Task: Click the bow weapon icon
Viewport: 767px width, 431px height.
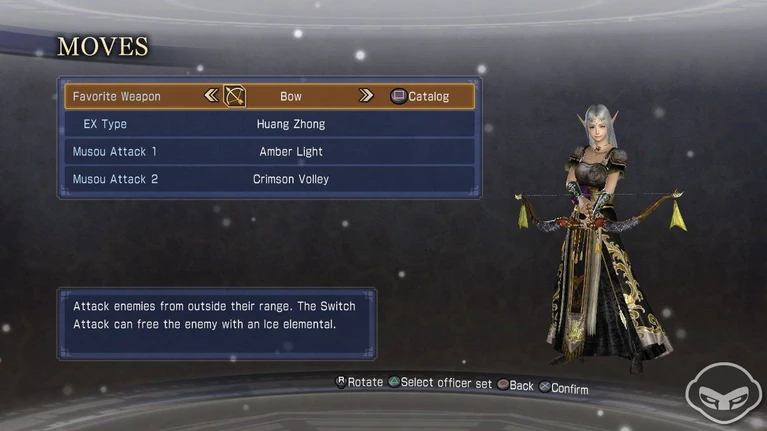Action: (x=234, y=97)
